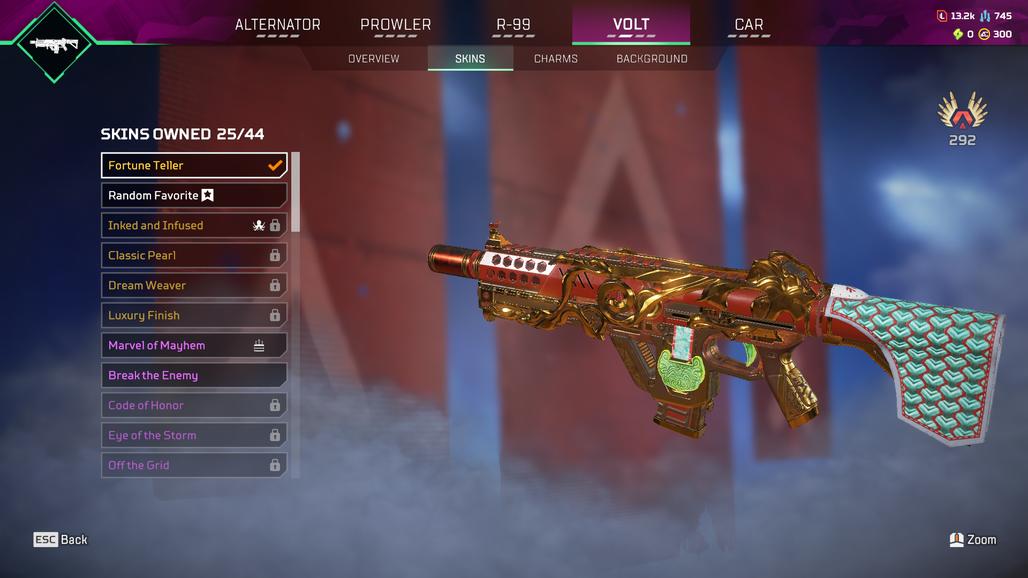Select the Dream Weaver skin
The width and height of the screenshot is (1028, 578).
coord(194,285)
